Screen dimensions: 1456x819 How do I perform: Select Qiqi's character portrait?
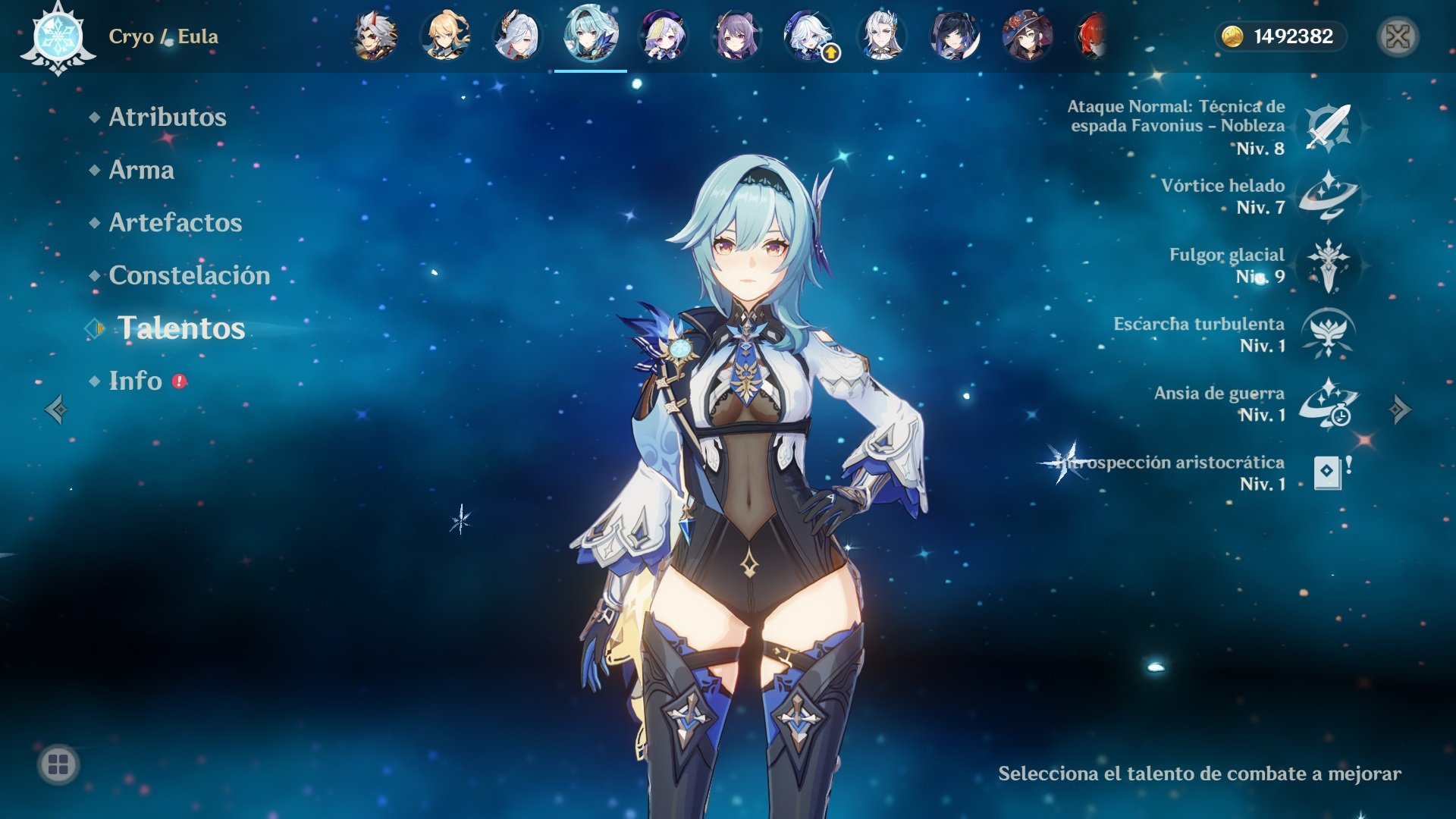[x=663, y=36]
